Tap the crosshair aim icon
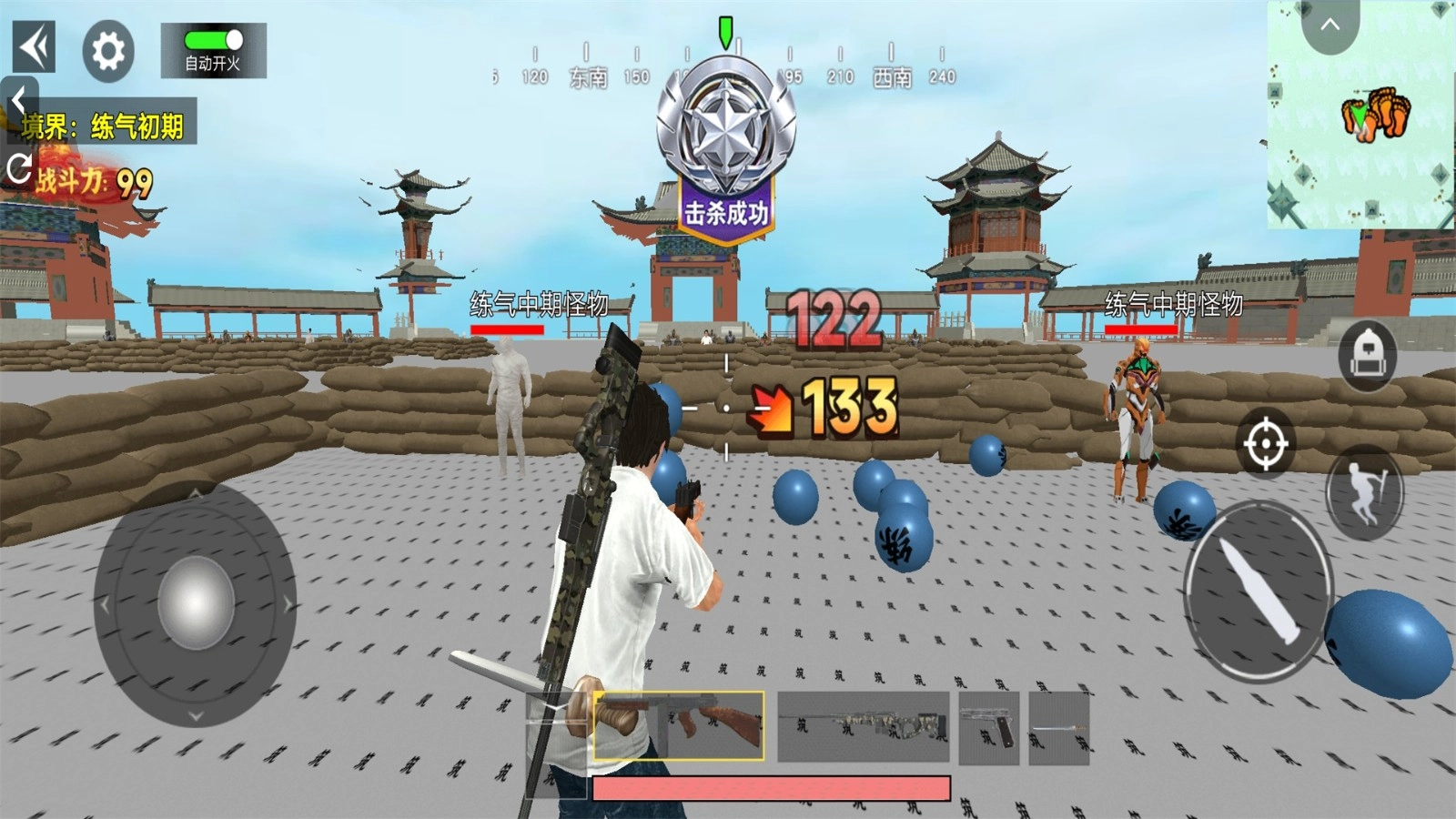This screenshot has height=819, width=1456. (1265, 445)
